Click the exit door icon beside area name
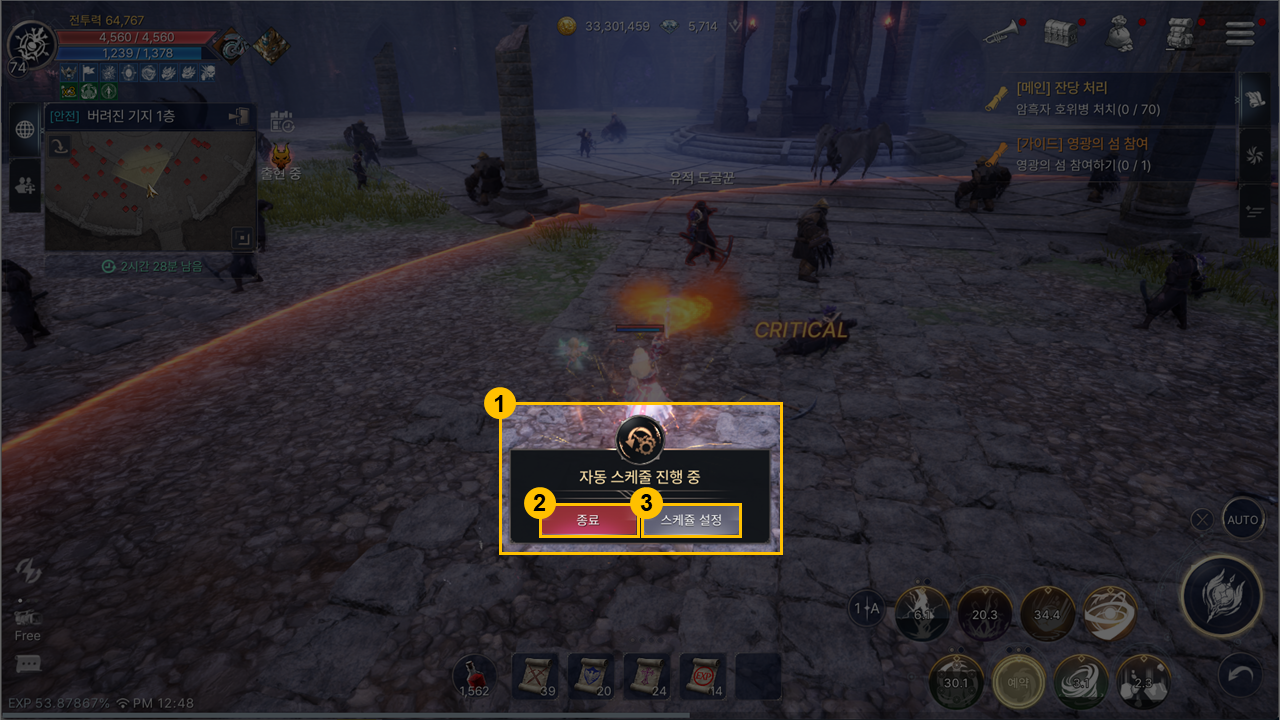1280x720 pixels. pyautogui.click(x=239, y=117)
